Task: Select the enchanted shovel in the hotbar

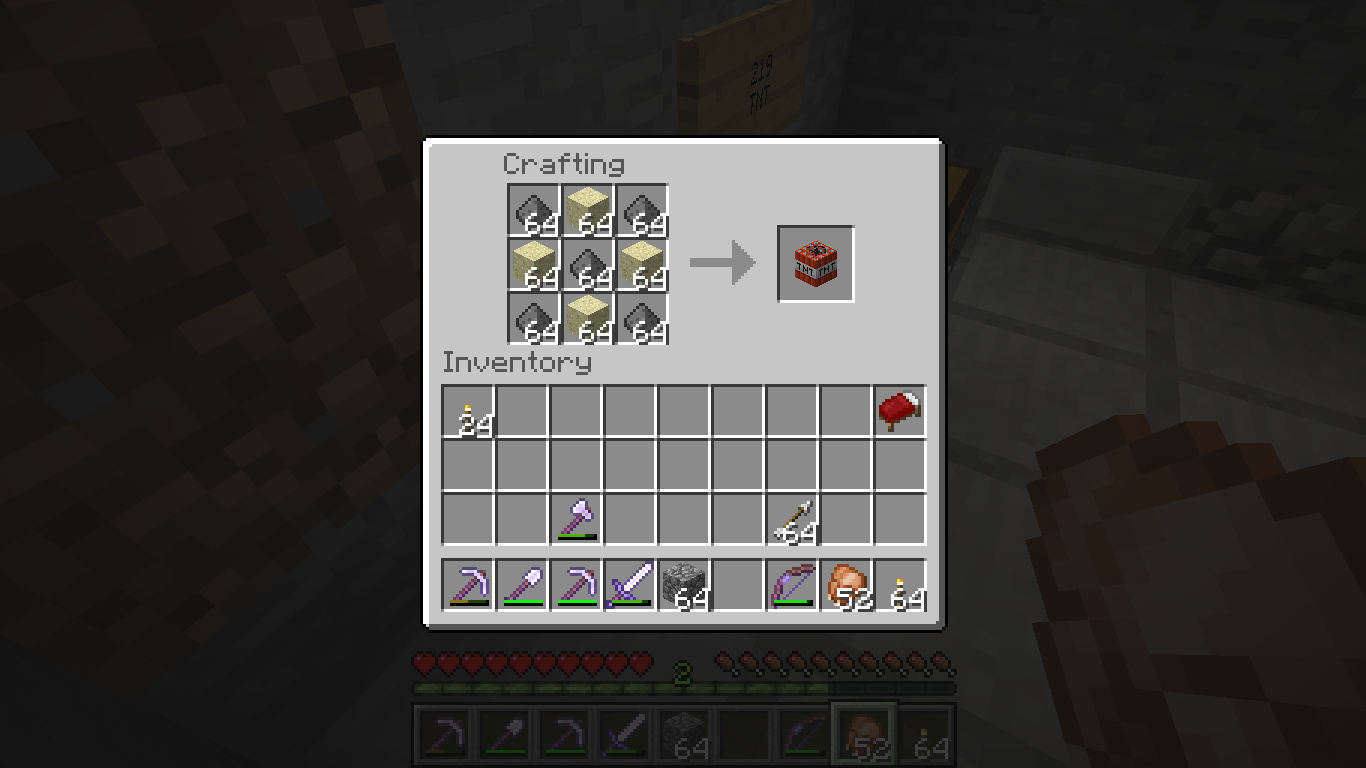Action: pyautogui.click(x=523, y=585)
